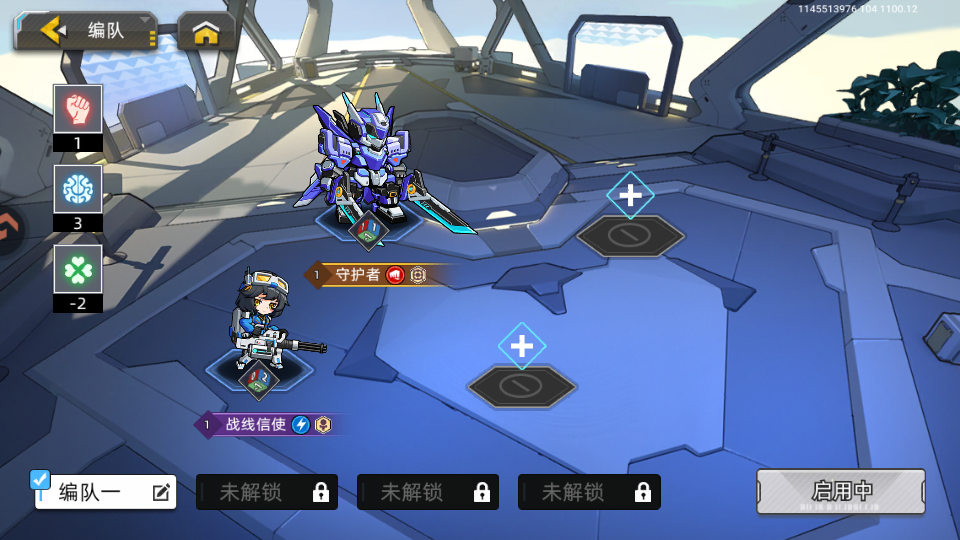Return to the home screen
Viewport: 960px width, 540px height.
tap(206, 33)
